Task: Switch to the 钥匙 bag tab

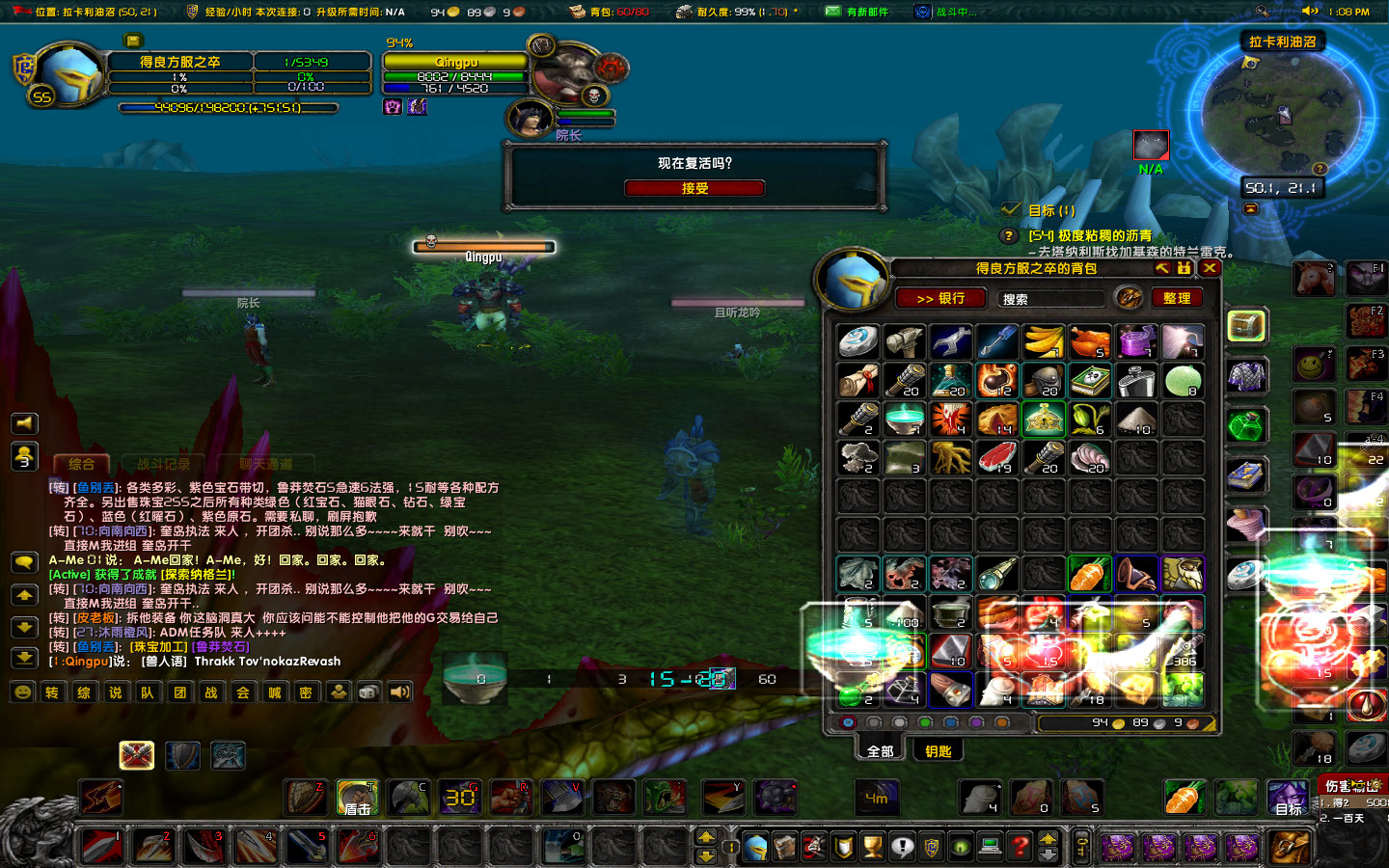Action: click(x=937, y=749)
